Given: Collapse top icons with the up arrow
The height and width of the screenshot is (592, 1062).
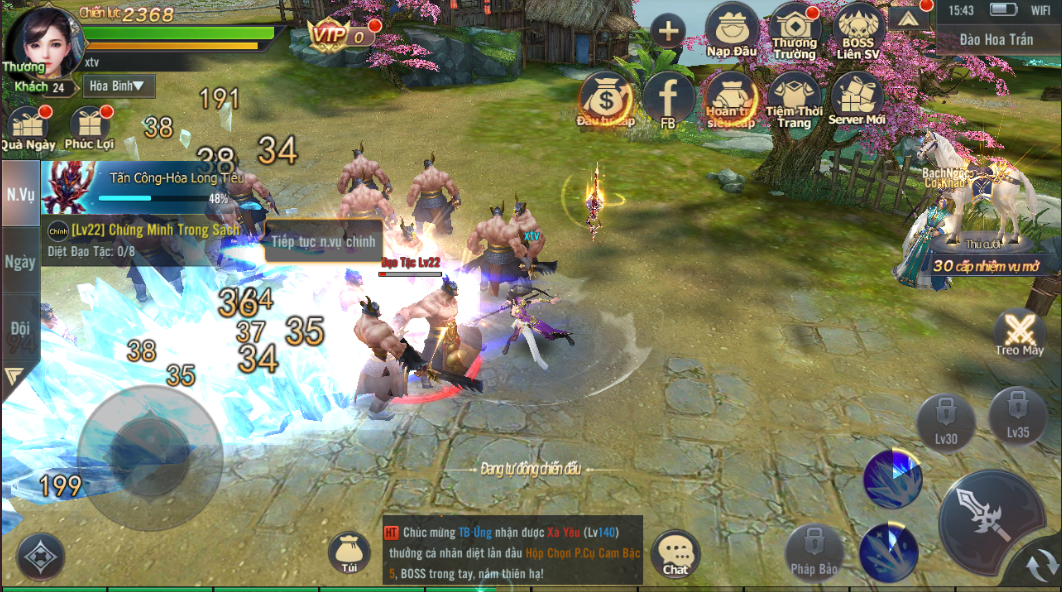Looking at the screenshot, I should pos(907,18).
